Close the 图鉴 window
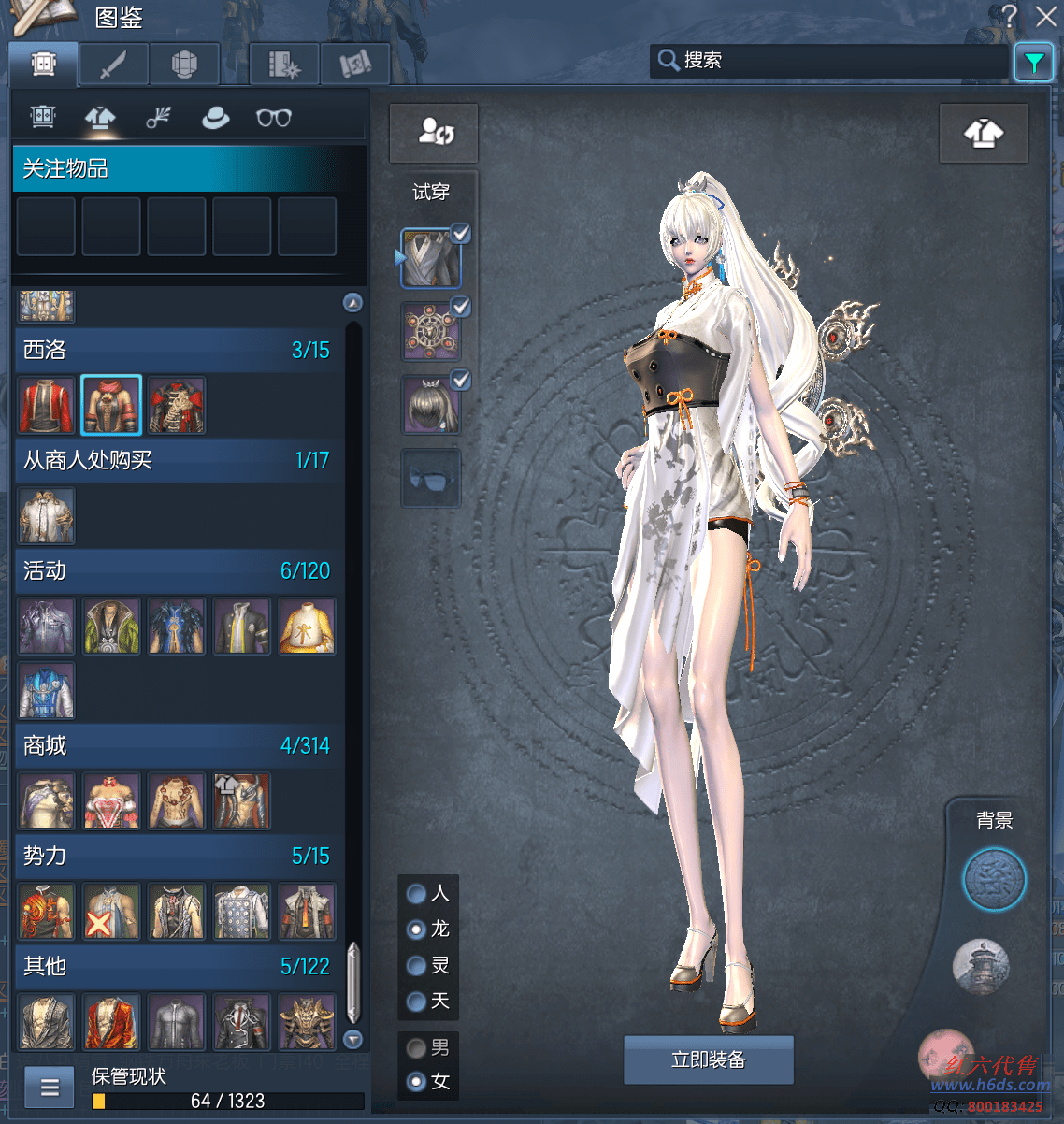 tap(1046, 16)
